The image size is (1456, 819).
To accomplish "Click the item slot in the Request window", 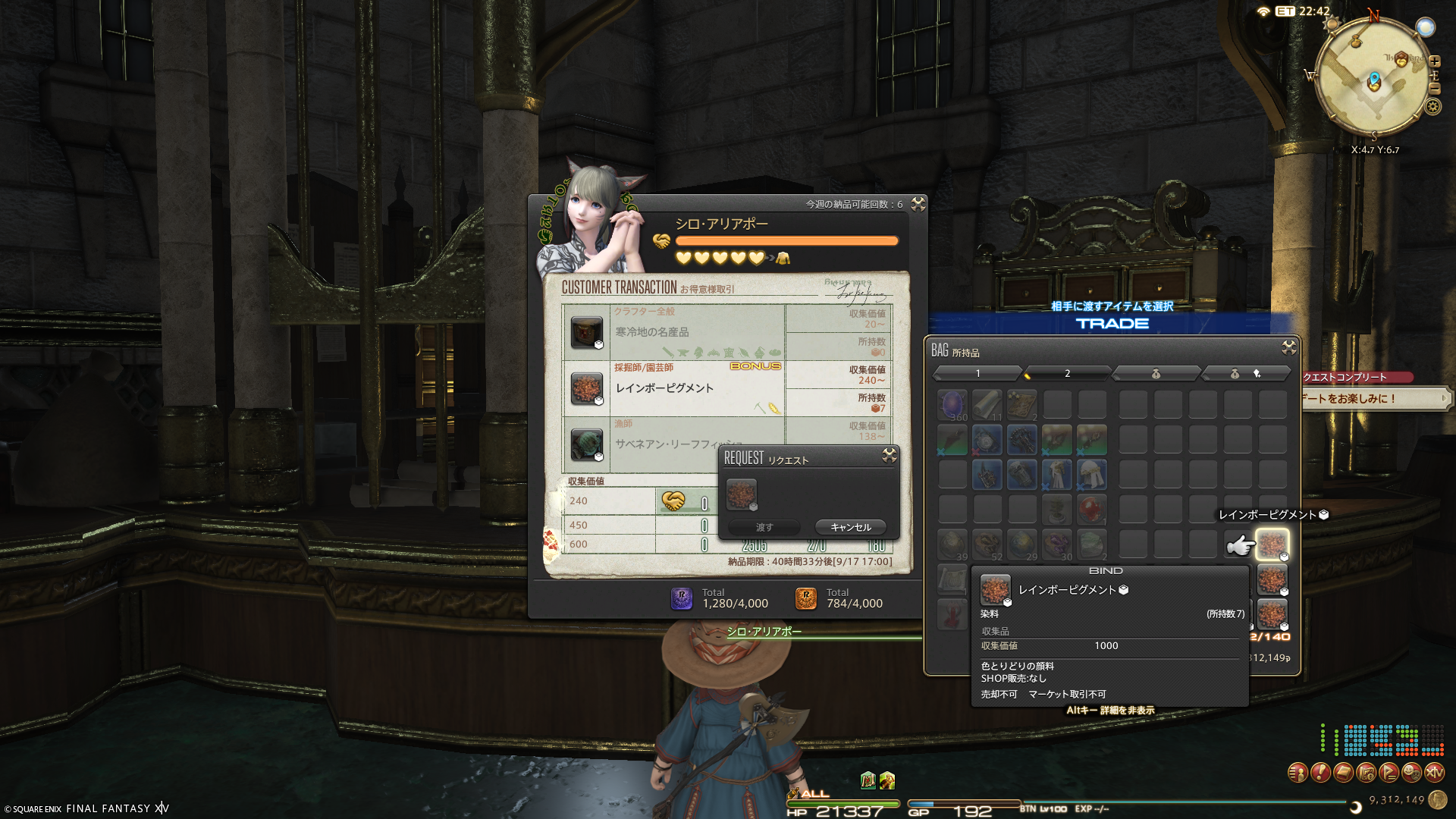I will 741,494.
